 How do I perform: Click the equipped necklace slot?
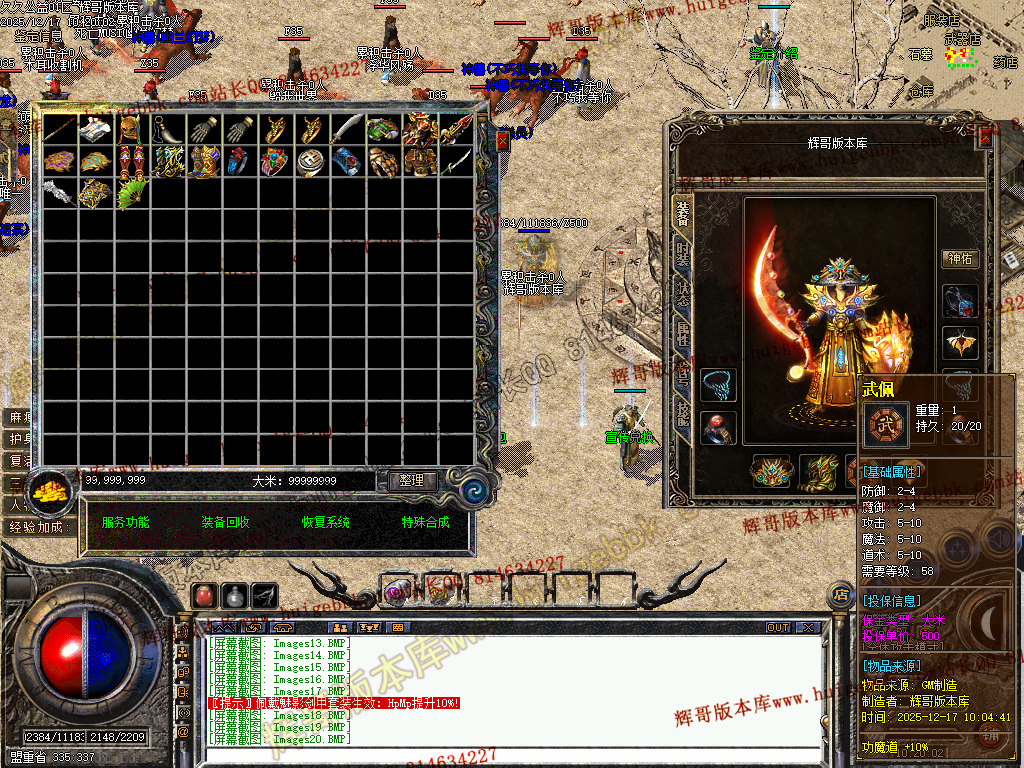[x=717, y=384]
